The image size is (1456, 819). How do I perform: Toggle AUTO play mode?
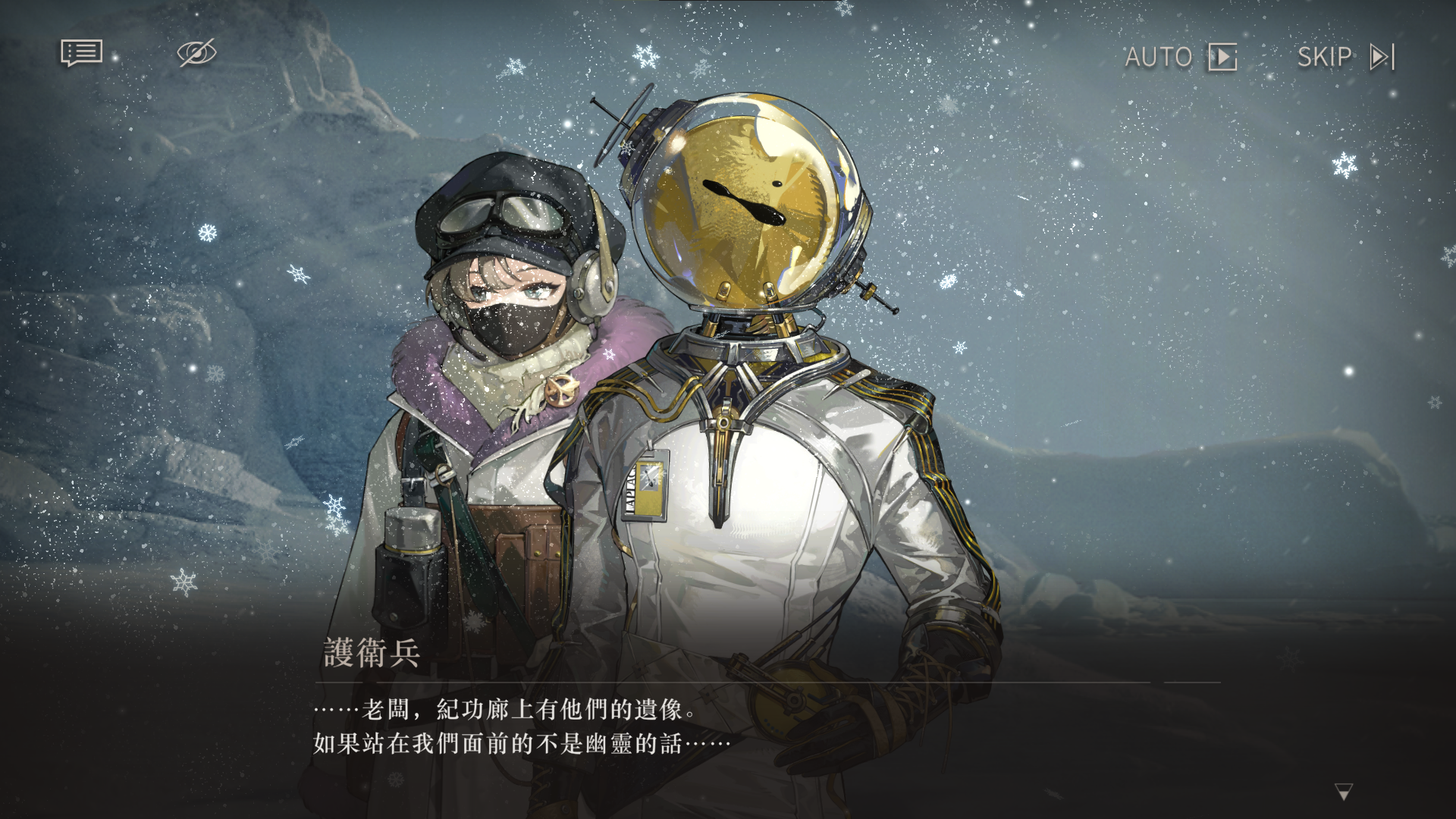pos(1180,57)
